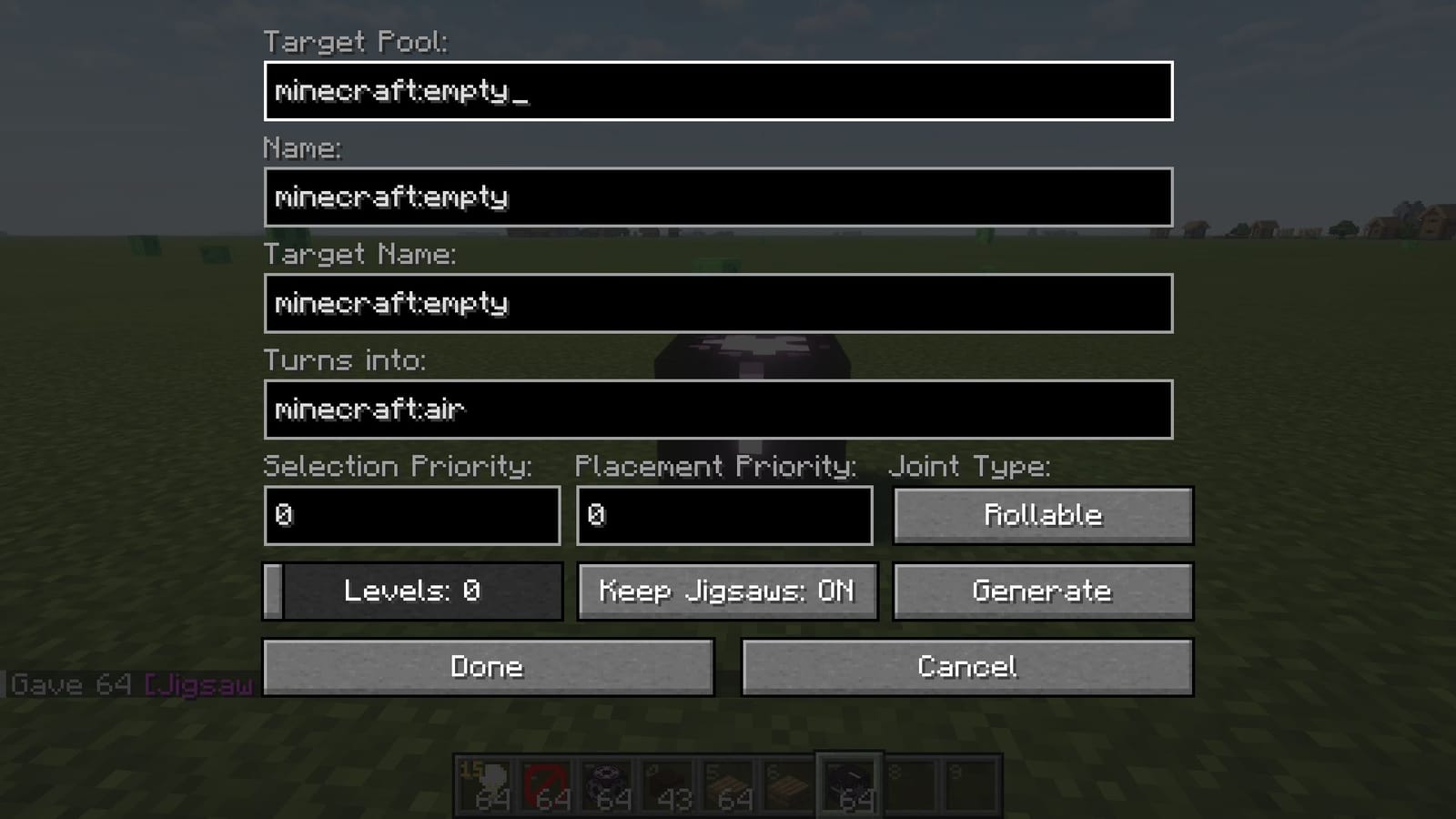Click the Placement Priority input box
The width and height of the screenshot is (1456, 819).
pos(723,515)
